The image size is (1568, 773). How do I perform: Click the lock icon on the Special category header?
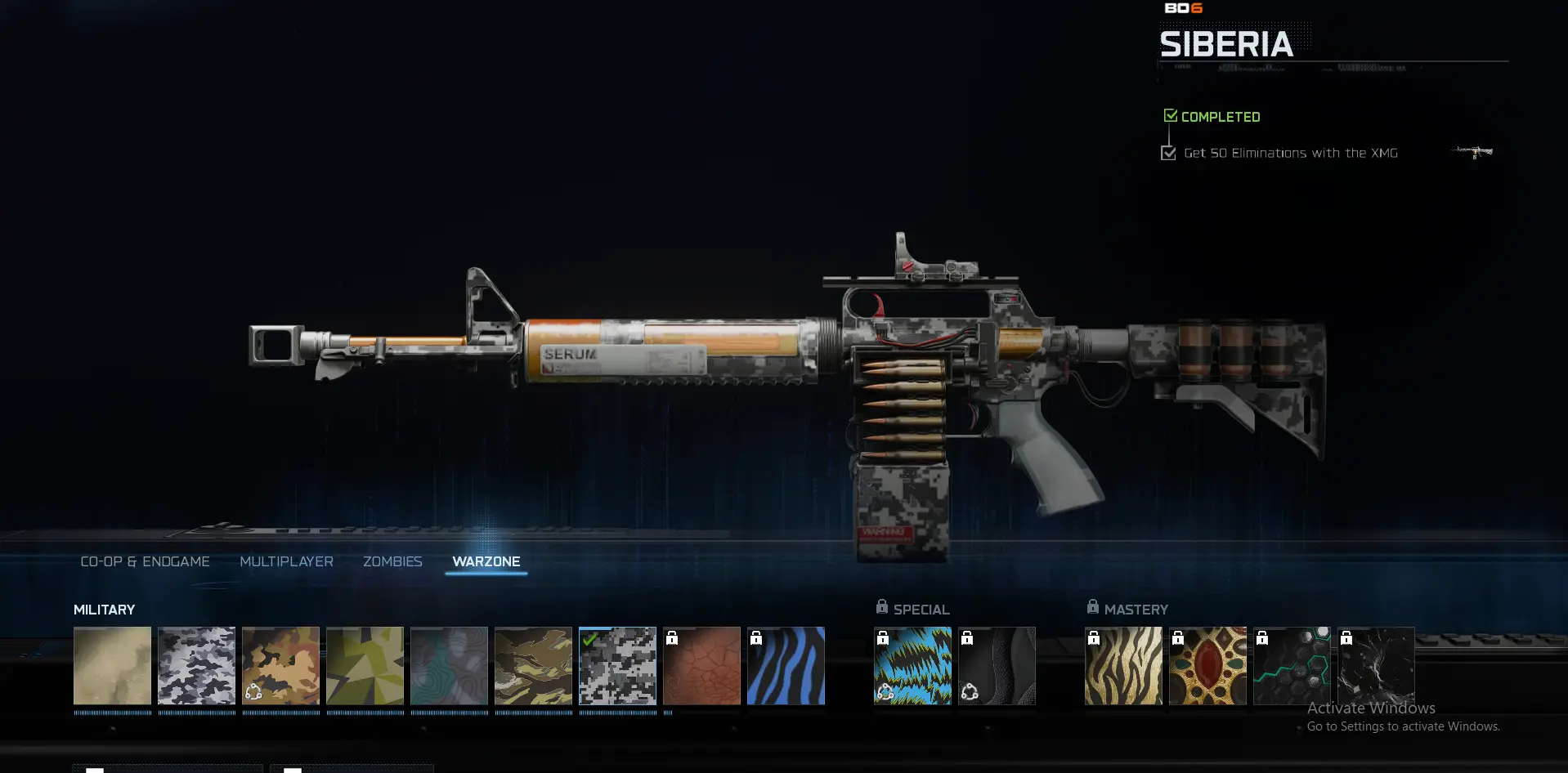coord(881,606)
